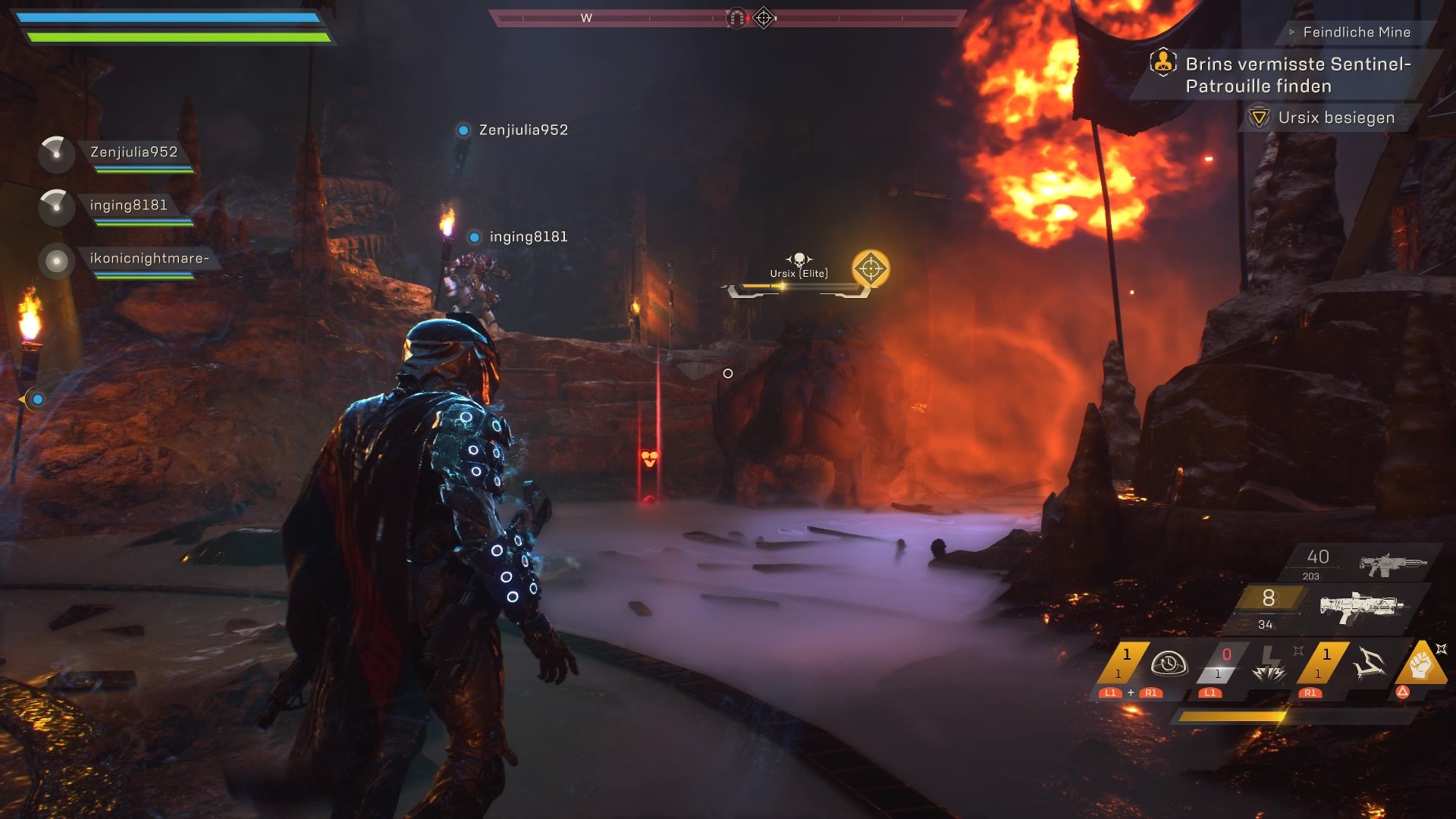Pick ikonicnightmare- from the squad list

click(149, 259)
